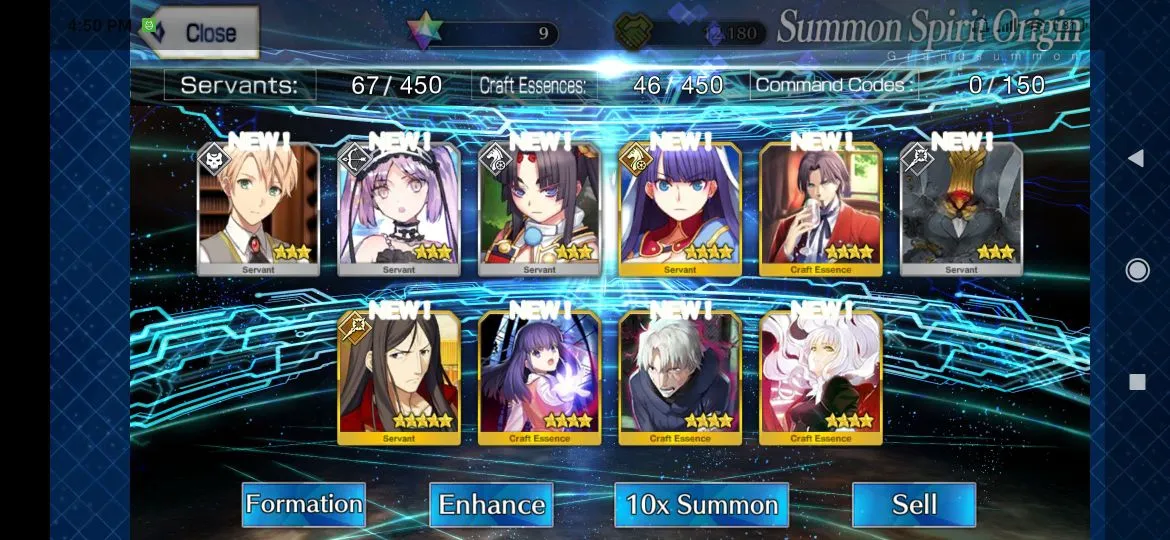View the five-star long-haired frowning man servant

click(399, 377)
